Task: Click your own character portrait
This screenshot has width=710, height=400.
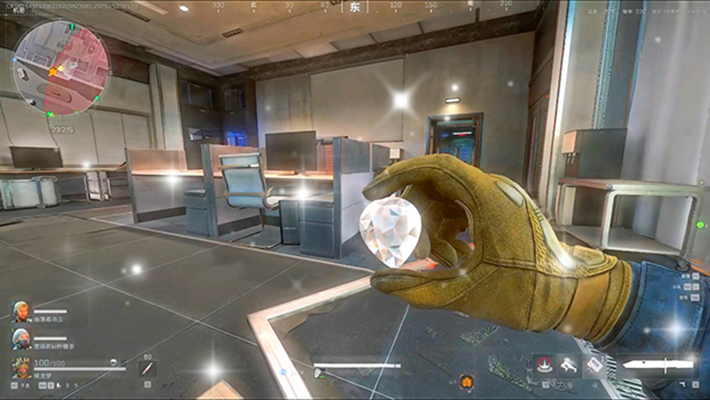Action: point(21,369)
